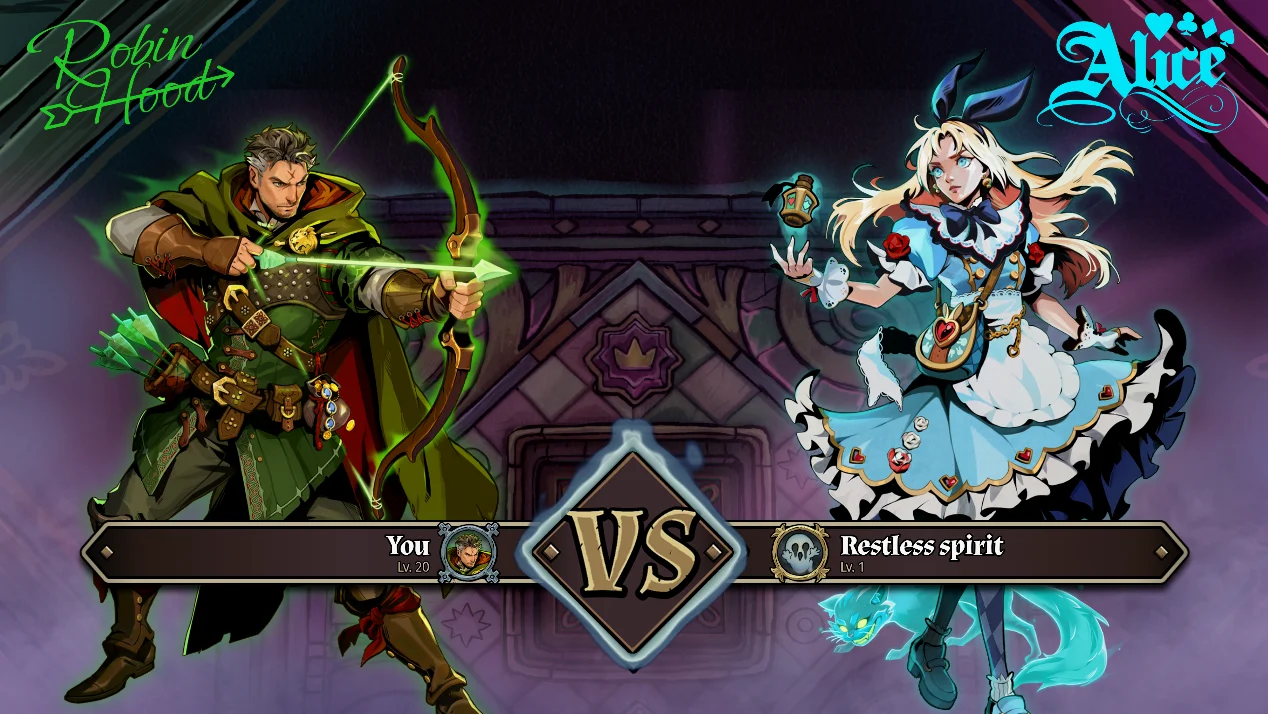This screenshot has width=1268, height=714.
Task: Click your Robin Hood player avatar
Action: [468, 551]
